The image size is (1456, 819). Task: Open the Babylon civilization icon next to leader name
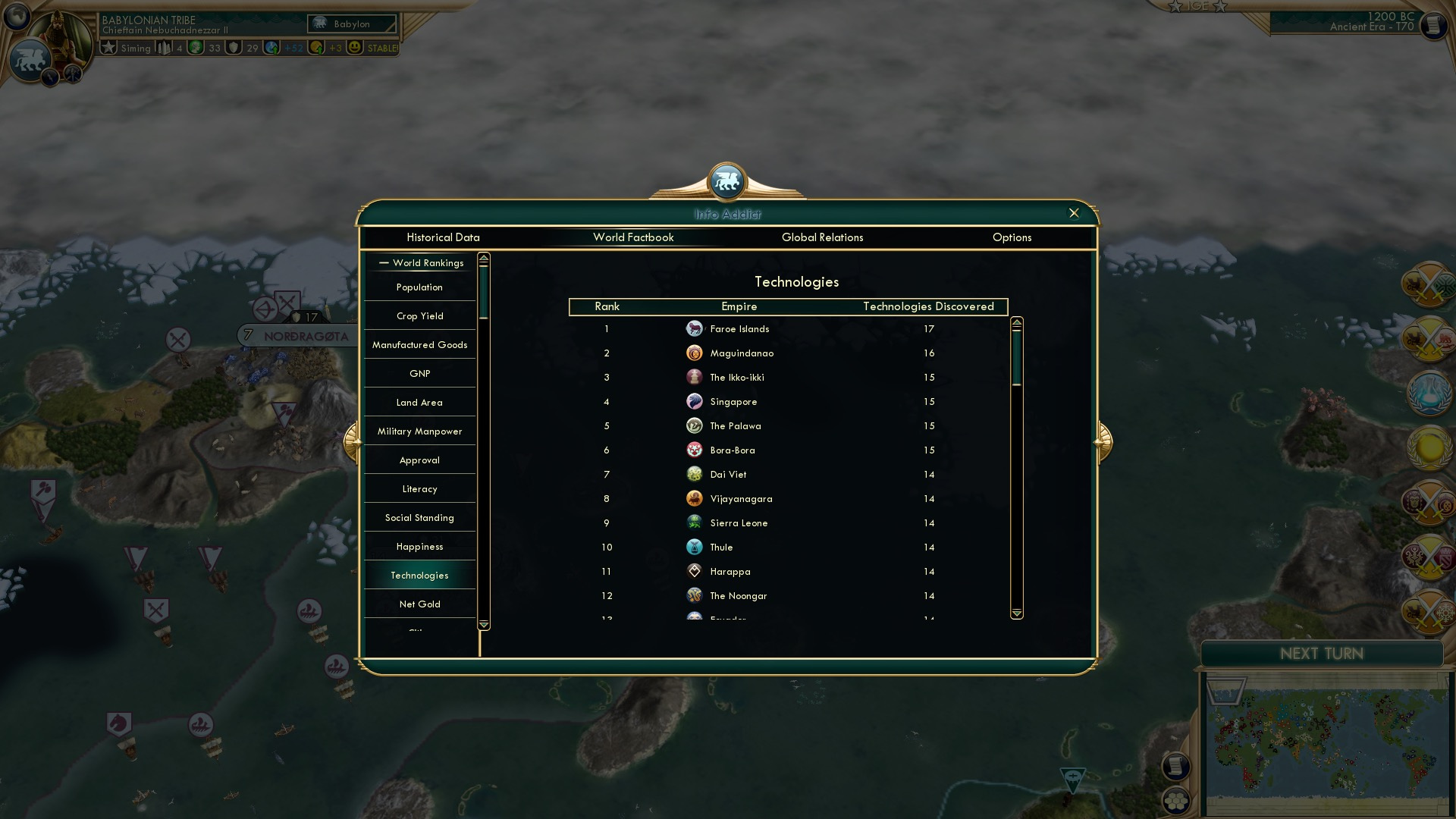pos(319,24)
